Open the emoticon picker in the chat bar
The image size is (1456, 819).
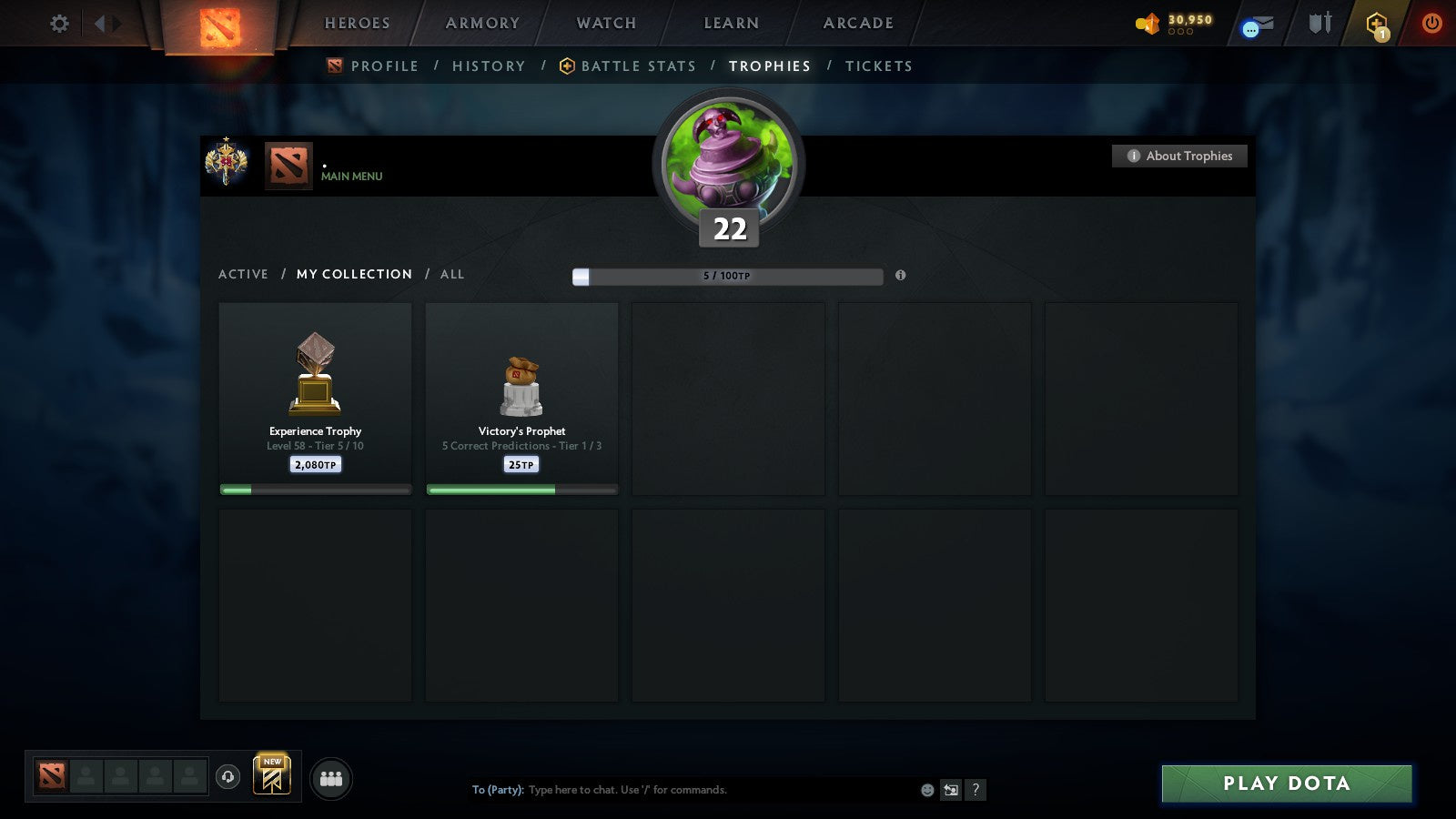[x=929, y=790]
